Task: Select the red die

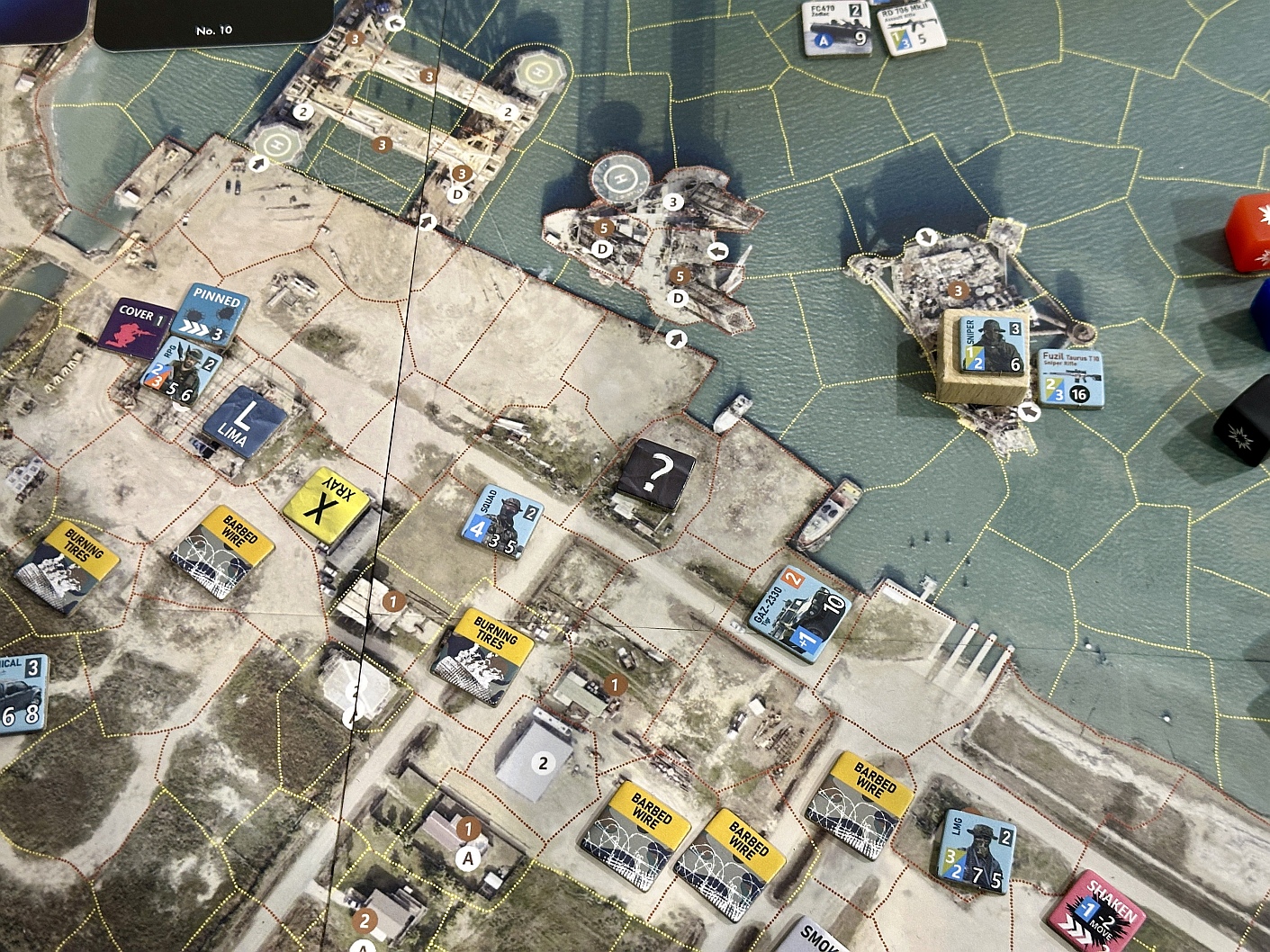Action: pos(1249,229)
